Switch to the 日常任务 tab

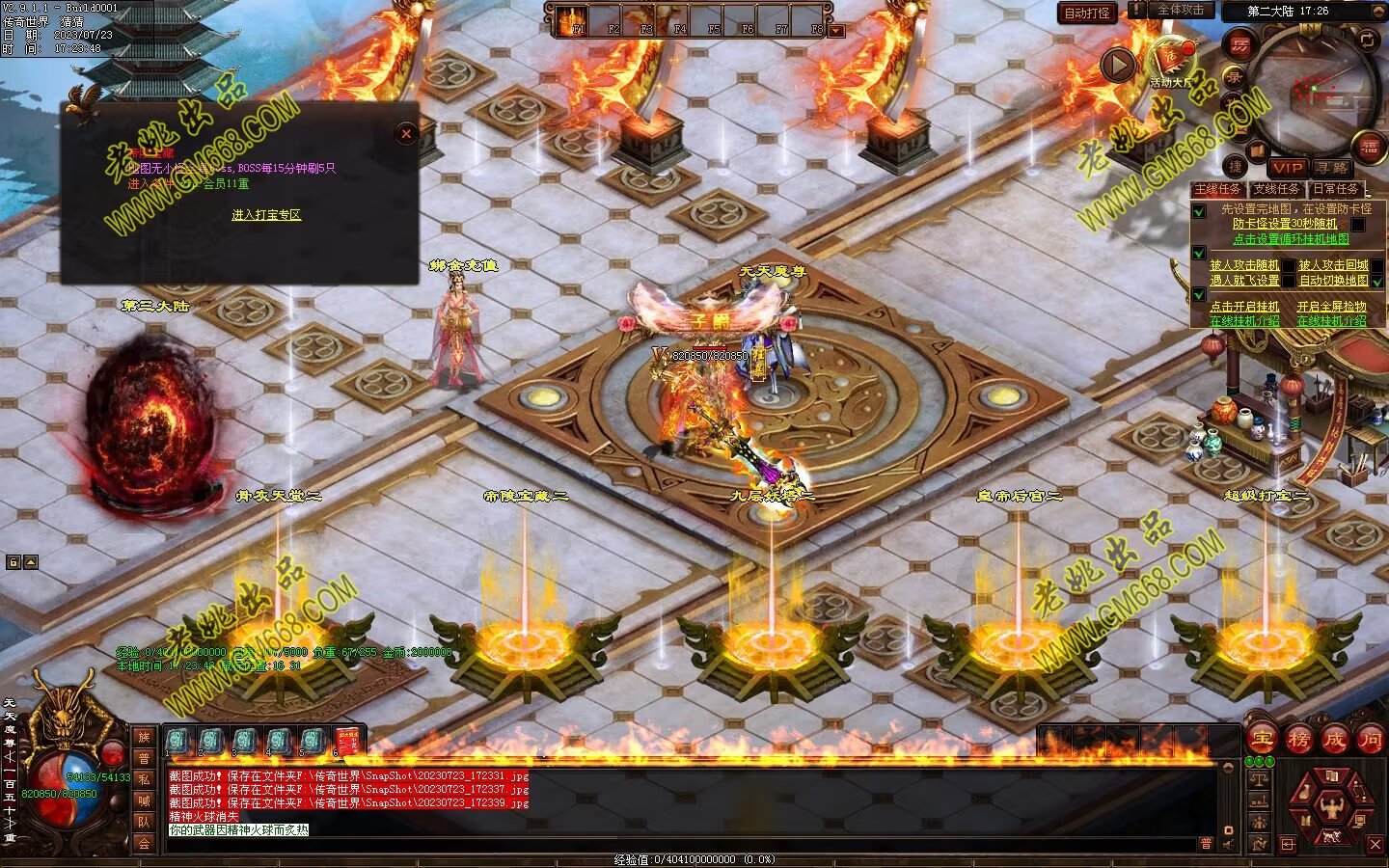tap(1335, 189)
